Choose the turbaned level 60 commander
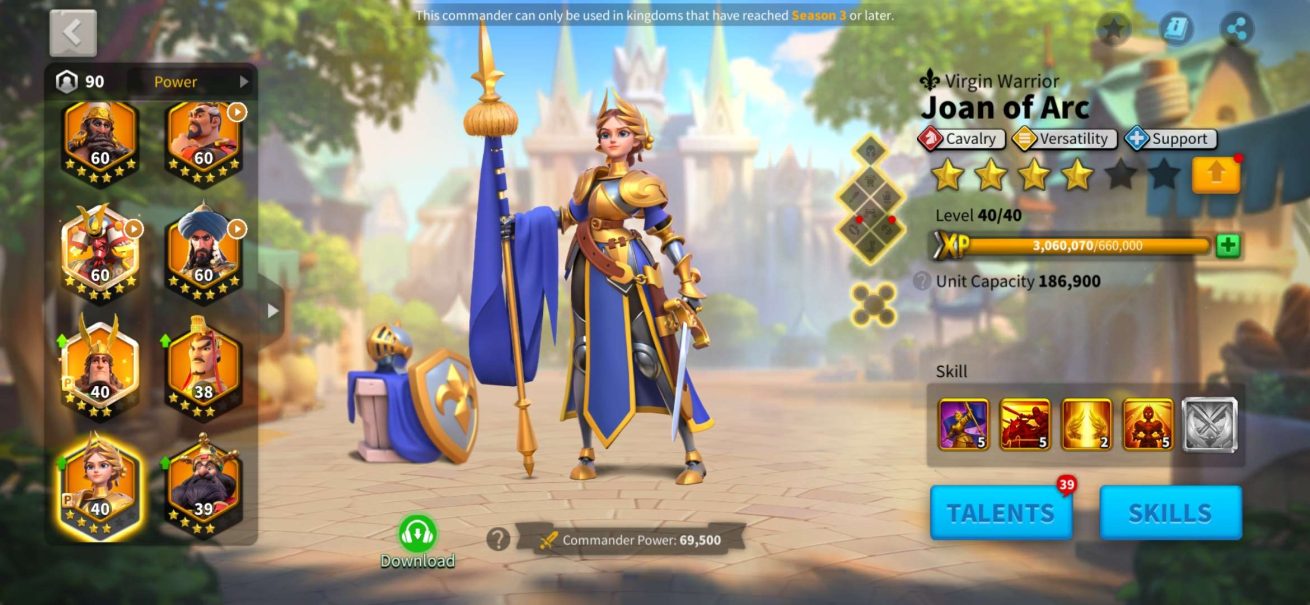The width and height of the screenshot is (1310, 605). click(203, 250)
